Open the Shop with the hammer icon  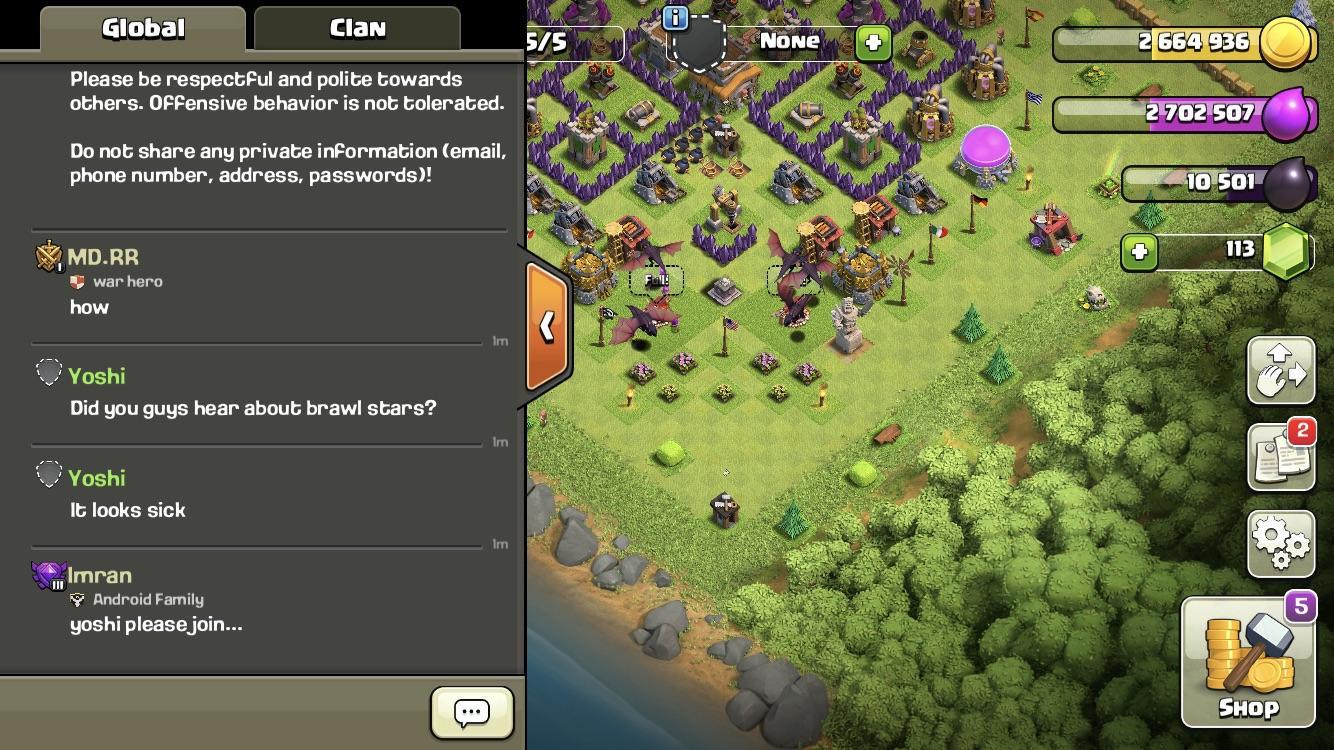coord(1248,660)
